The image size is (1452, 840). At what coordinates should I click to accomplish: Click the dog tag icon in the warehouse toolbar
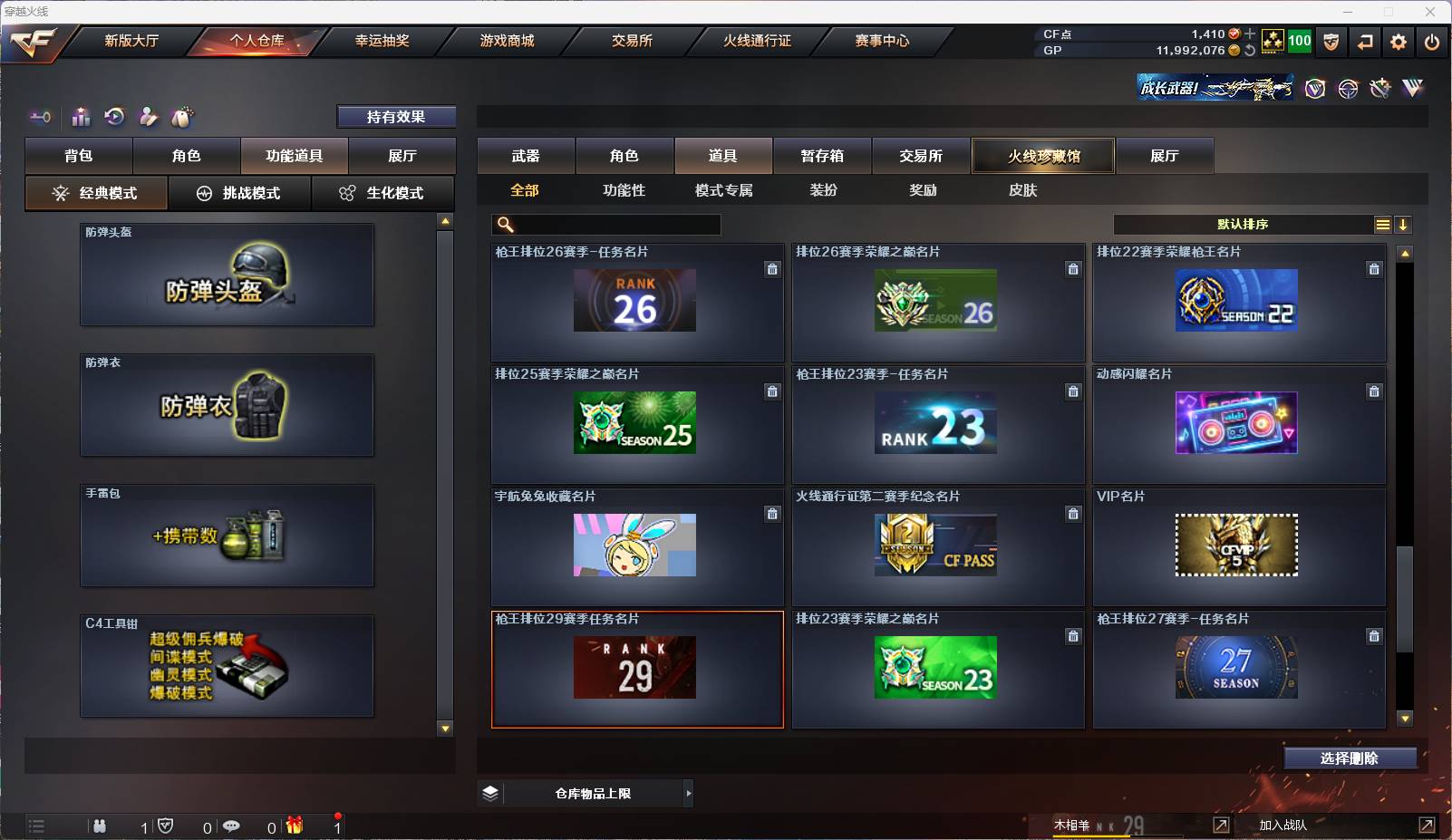click(180, 117)
